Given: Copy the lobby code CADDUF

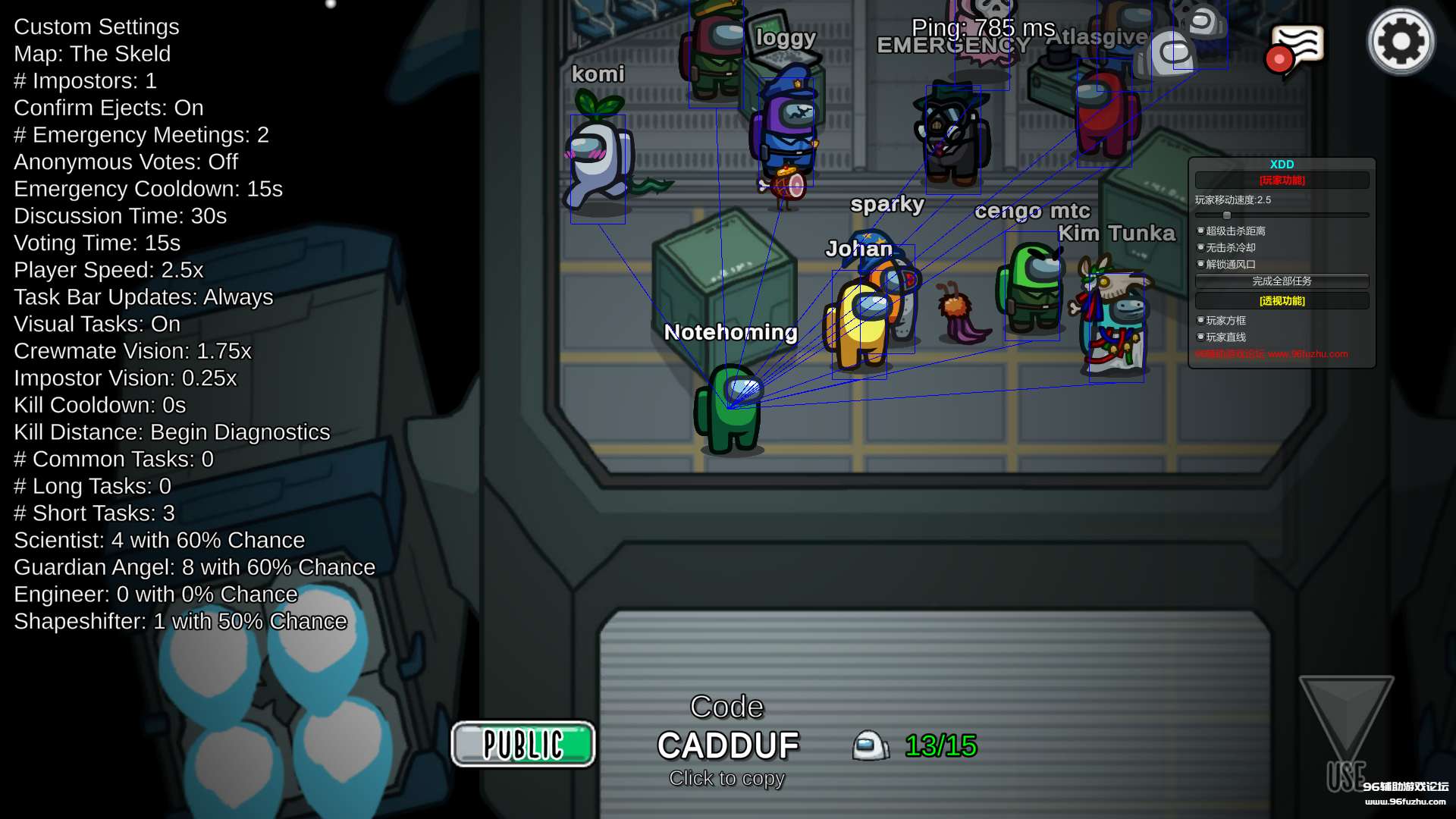Looking at the screenshot, I should coord(727,745).
